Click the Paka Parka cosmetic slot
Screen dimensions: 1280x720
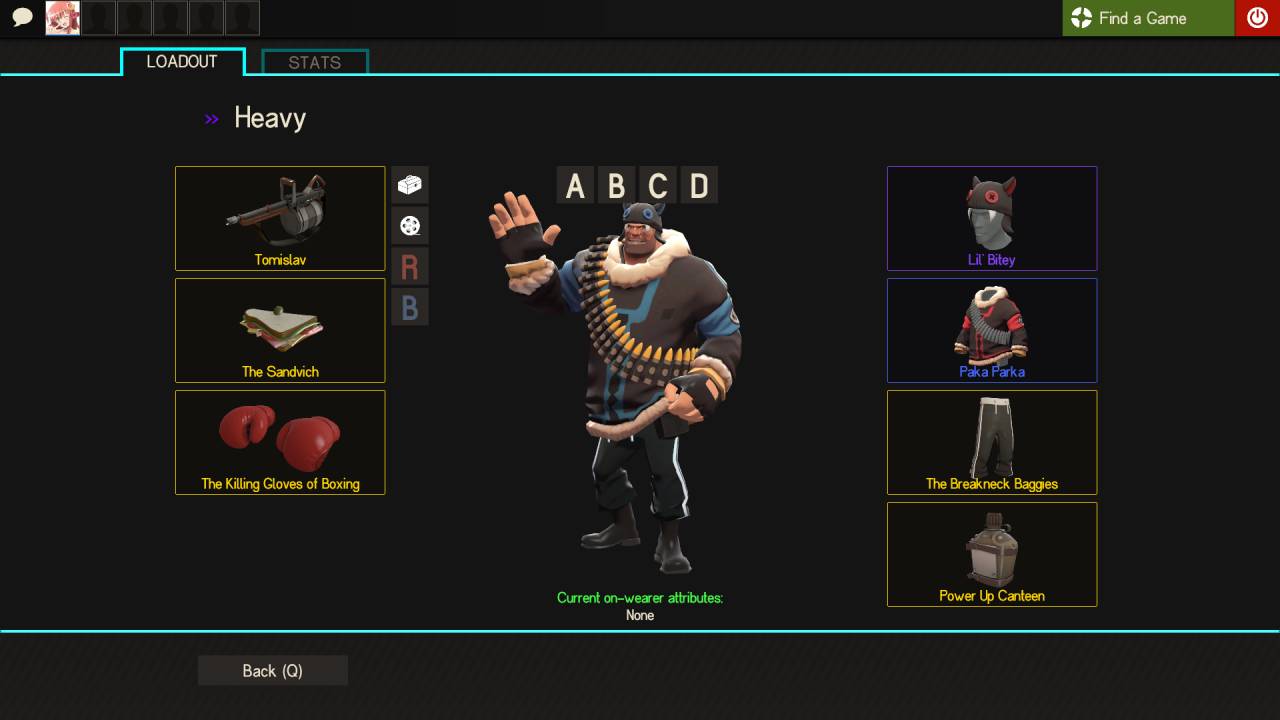tap(992, 330)
